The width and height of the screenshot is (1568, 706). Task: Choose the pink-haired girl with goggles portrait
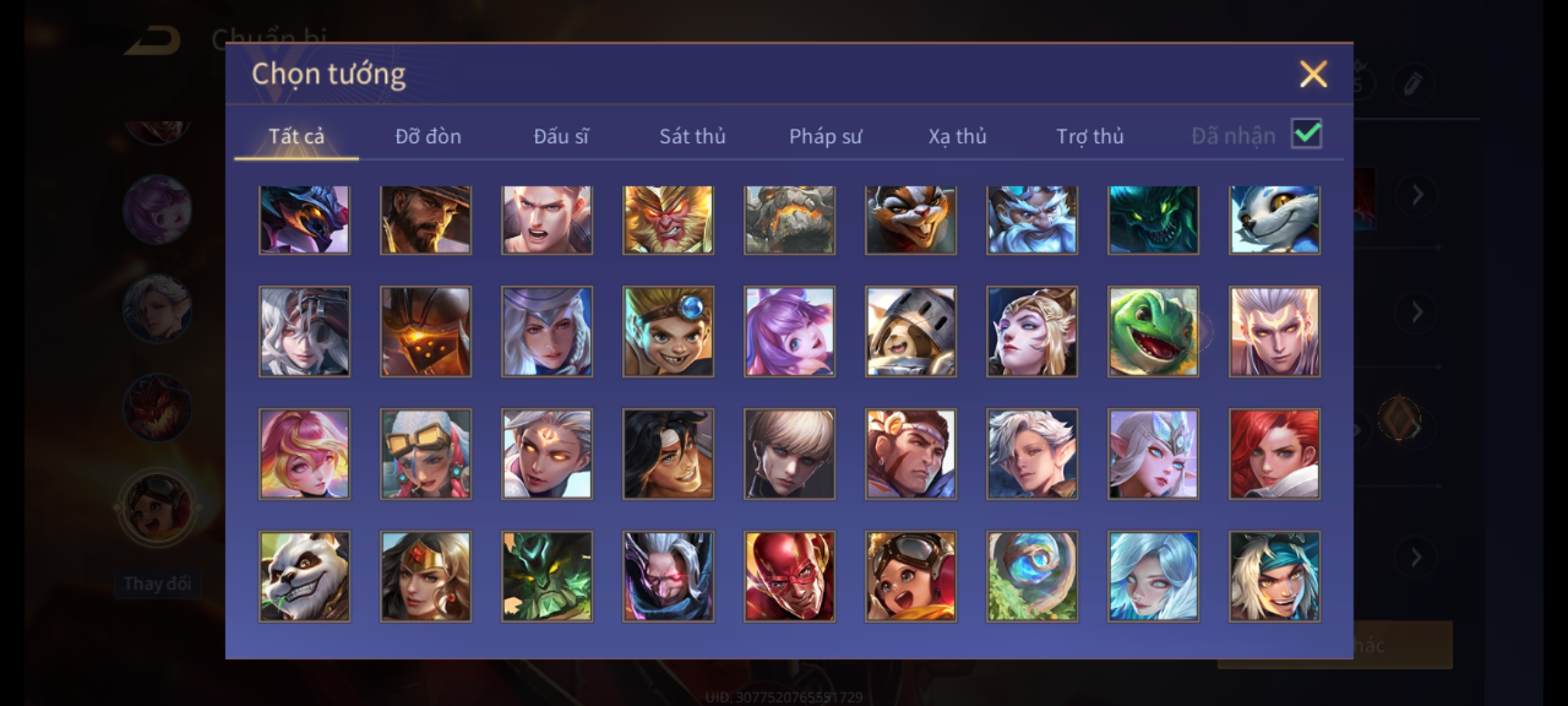point(425,454)
